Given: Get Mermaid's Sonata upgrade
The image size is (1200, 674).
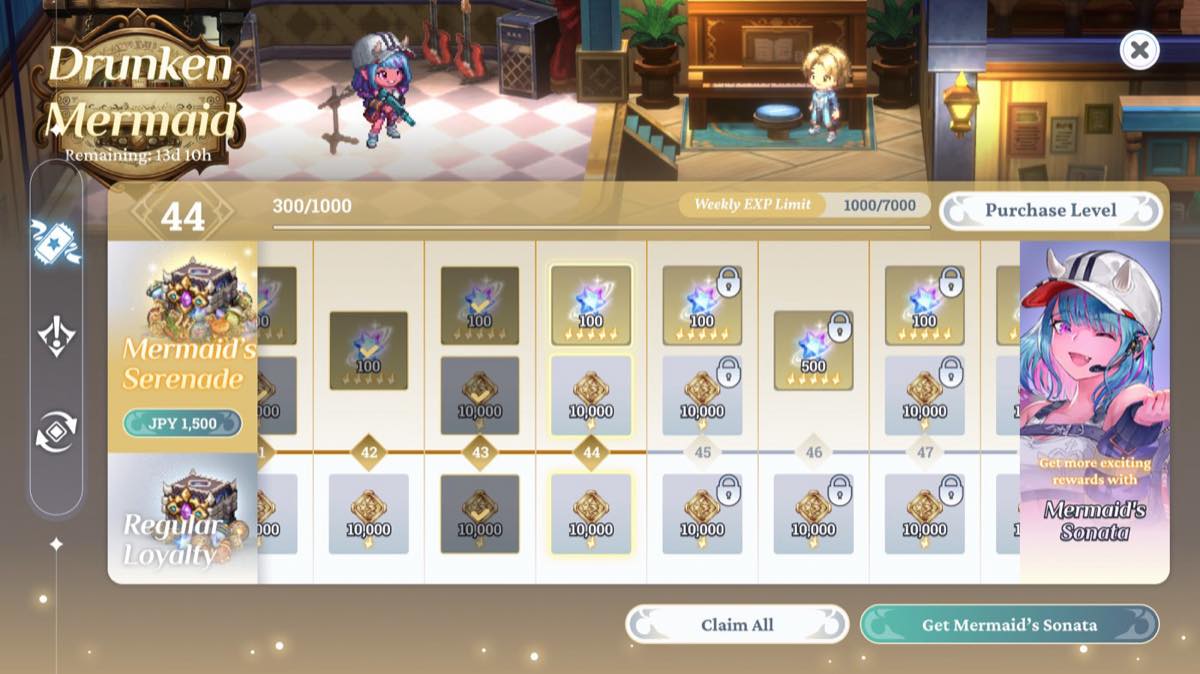Looking at the screenshot, I should click(1009, 625).
